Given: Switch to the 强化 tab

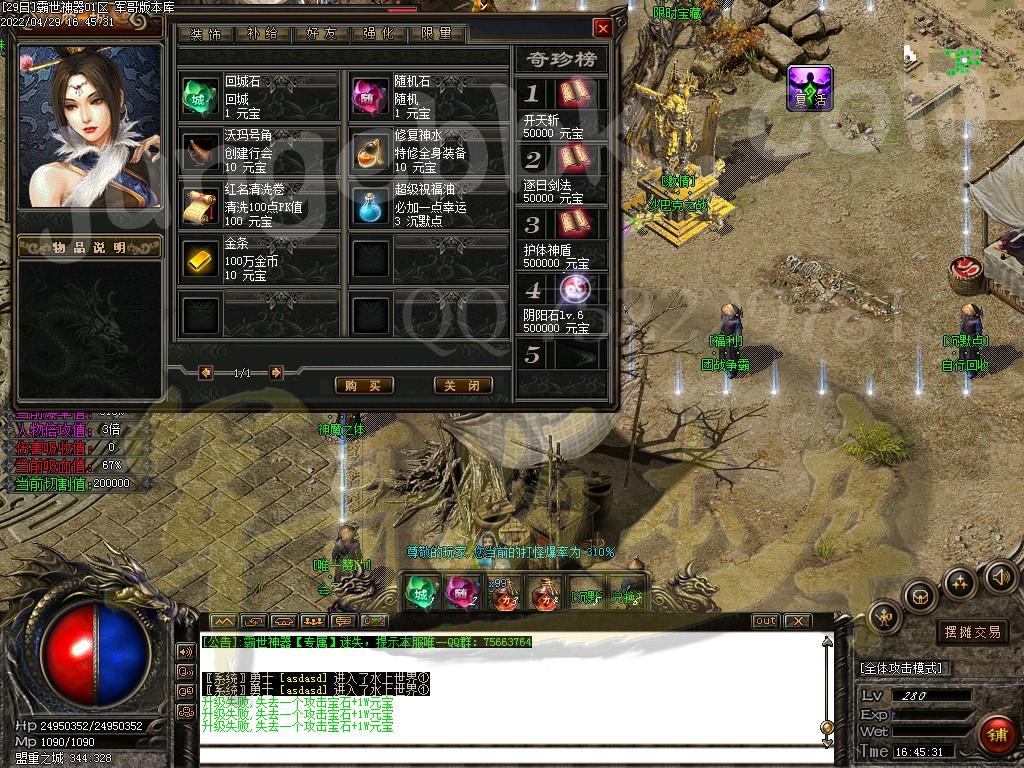Looking at the screenshot, I should (379, 34).
